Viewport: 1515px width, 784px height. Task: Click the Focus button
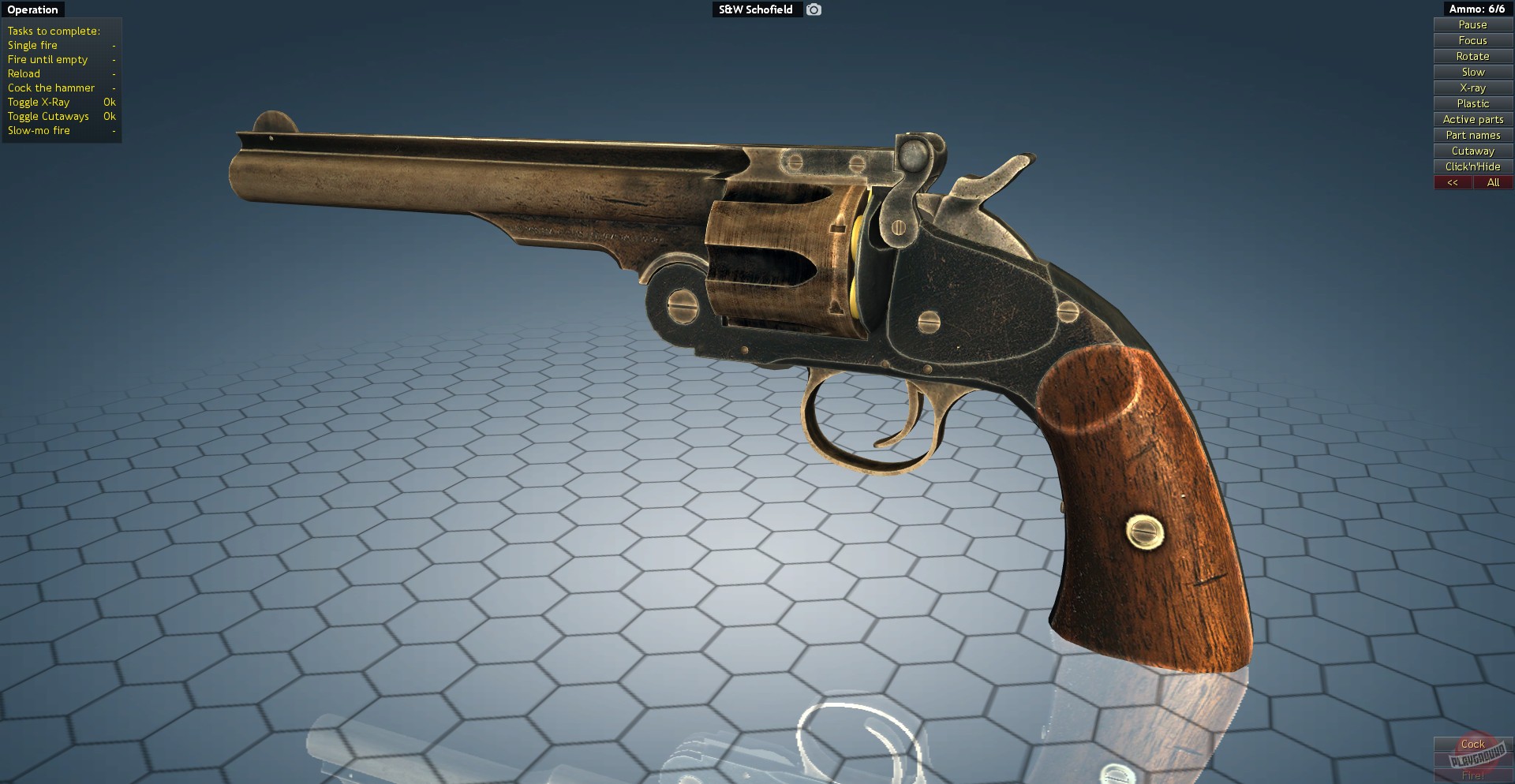click(1472, 40)
